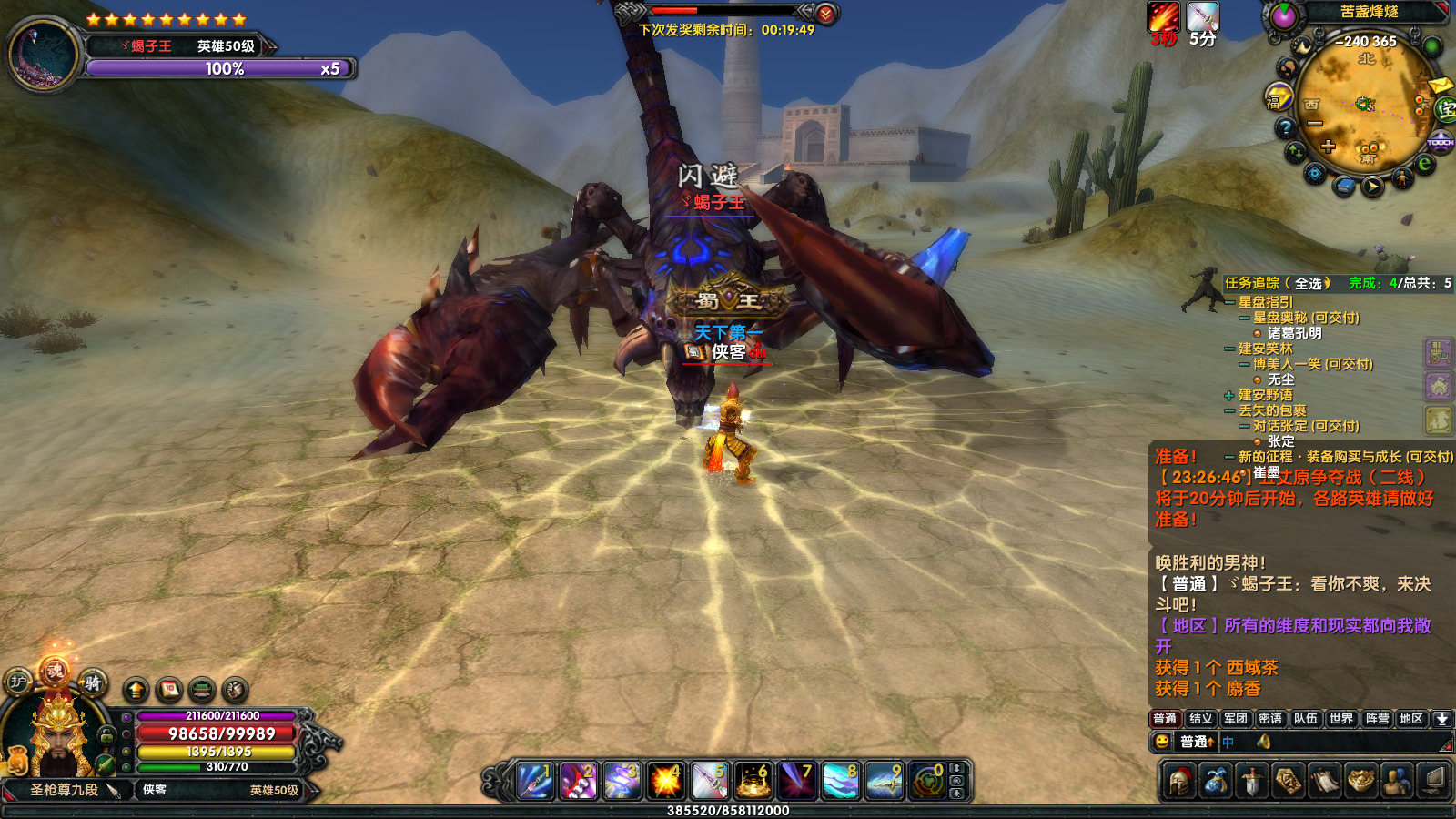Open the character helmet menu icon
The image size is (1456, 819).
[1180, 782]
